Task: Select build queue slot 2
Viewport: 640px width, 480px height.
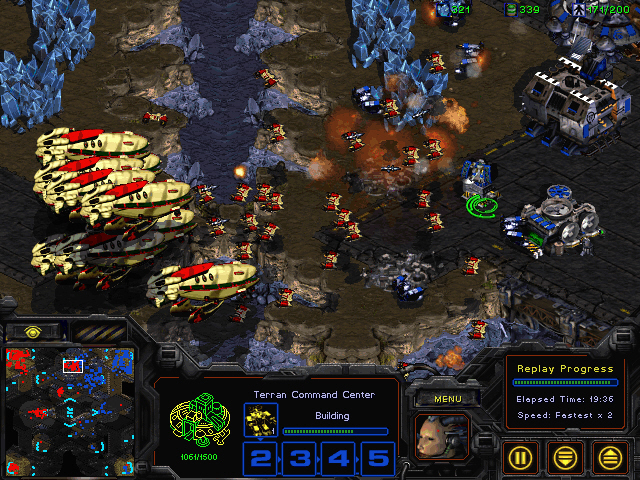Action: tap(260, 459)
